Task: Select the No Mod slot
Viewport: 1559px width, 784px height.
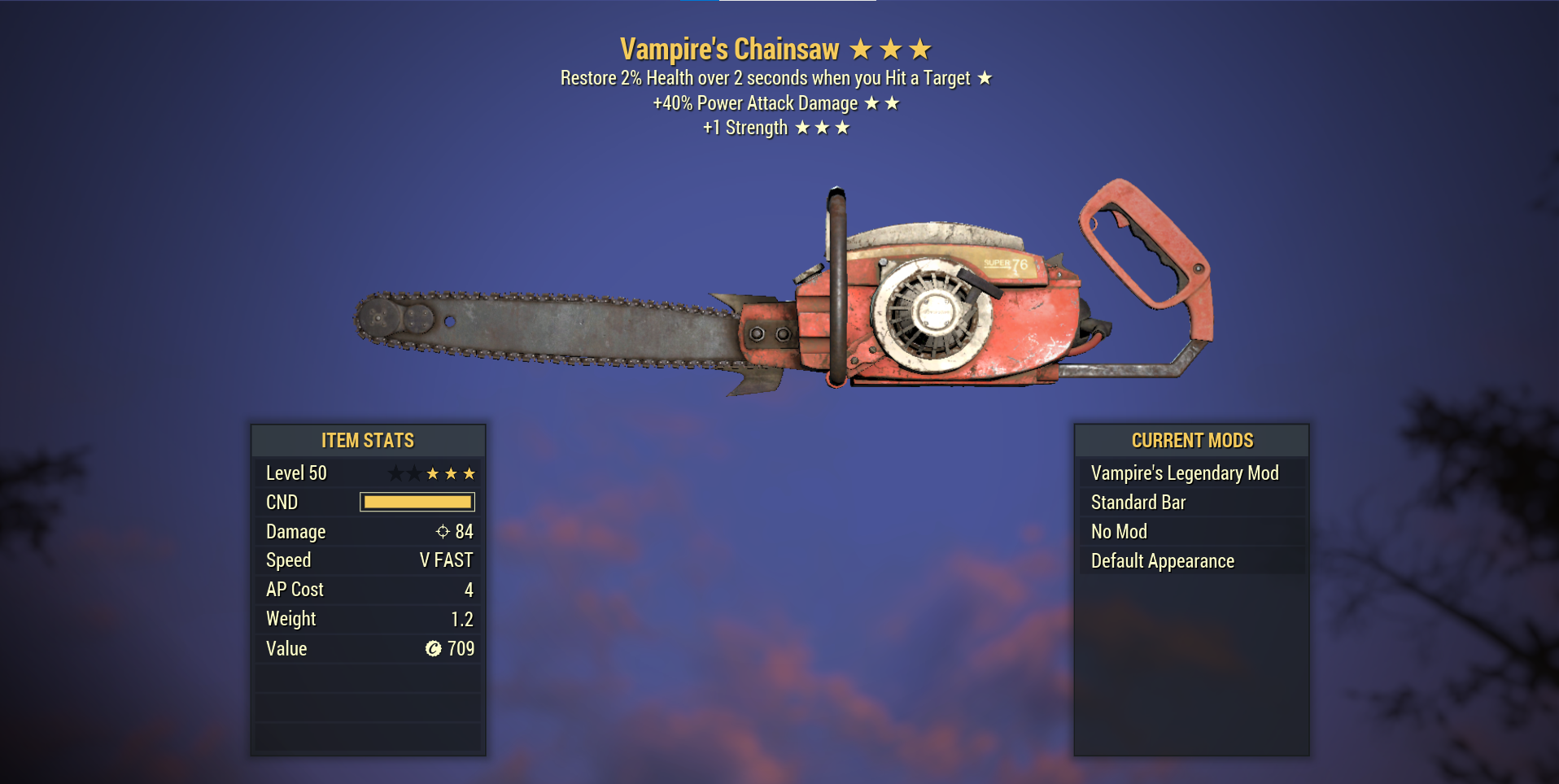Action: [x=1119, y=531]
